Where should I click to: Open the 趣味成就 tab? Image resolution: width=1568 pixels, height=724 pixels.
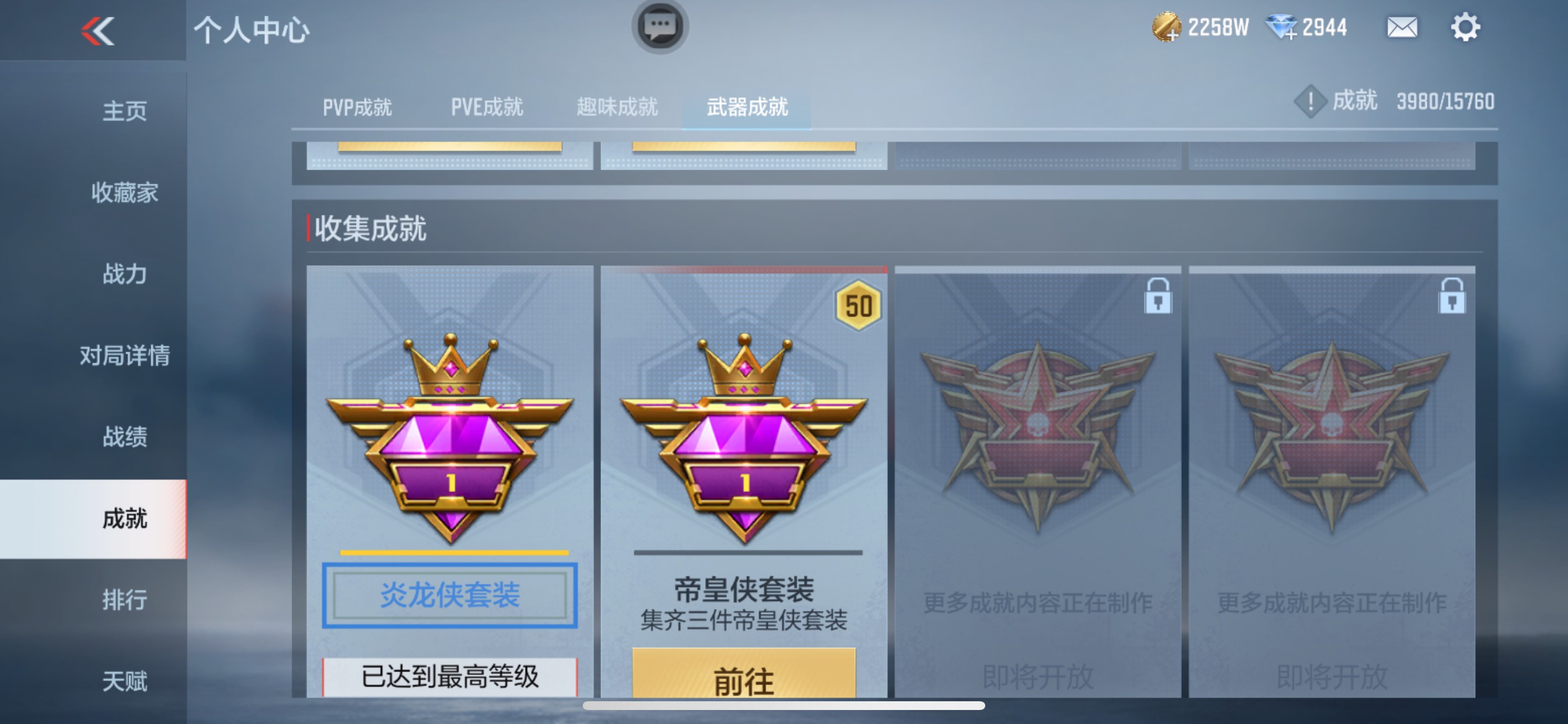click(x=616, y=107)
